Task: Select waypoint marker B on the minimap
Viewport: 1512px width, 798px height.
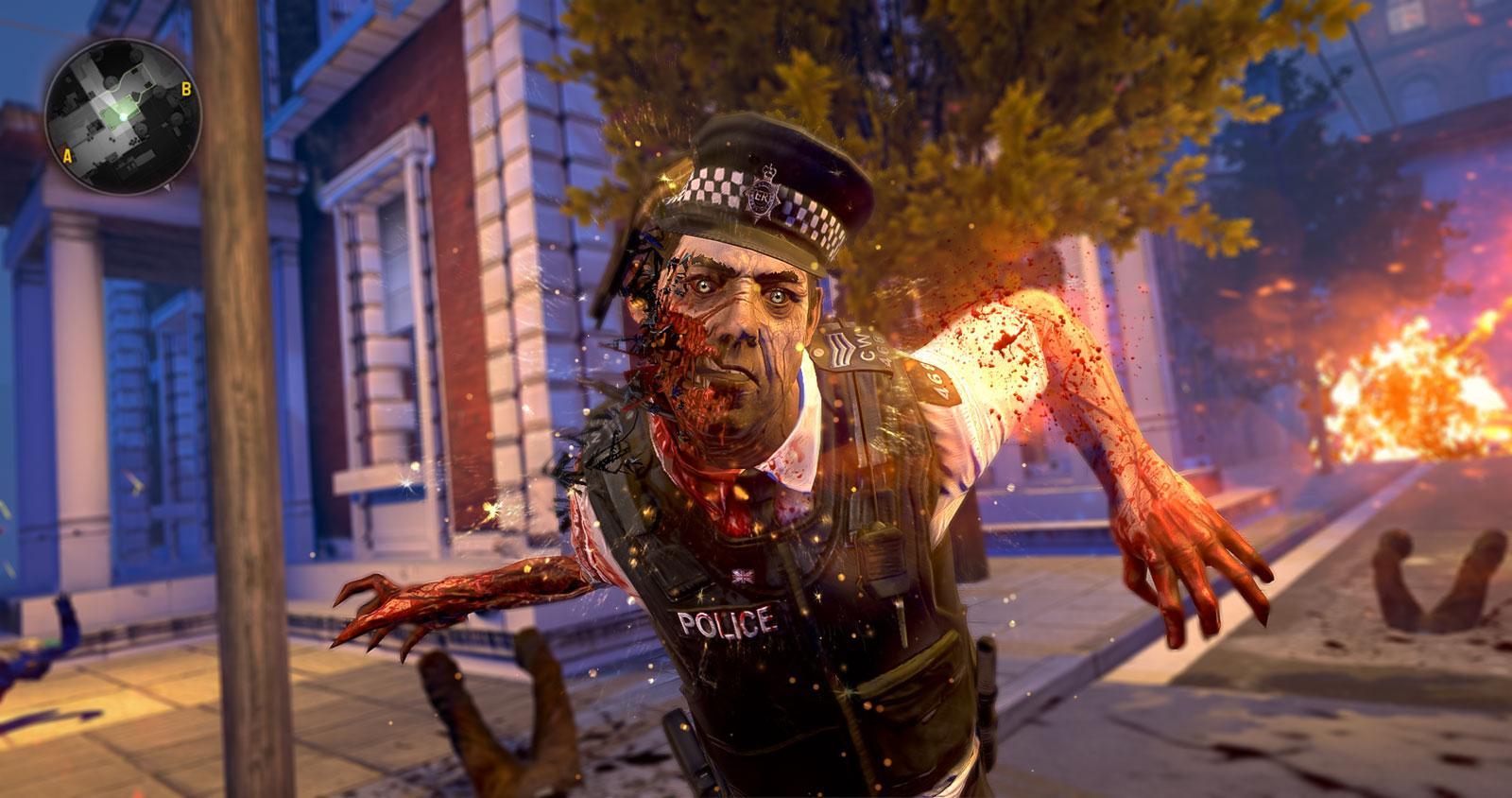Action: pyautogui.click(x=186, y=87)
